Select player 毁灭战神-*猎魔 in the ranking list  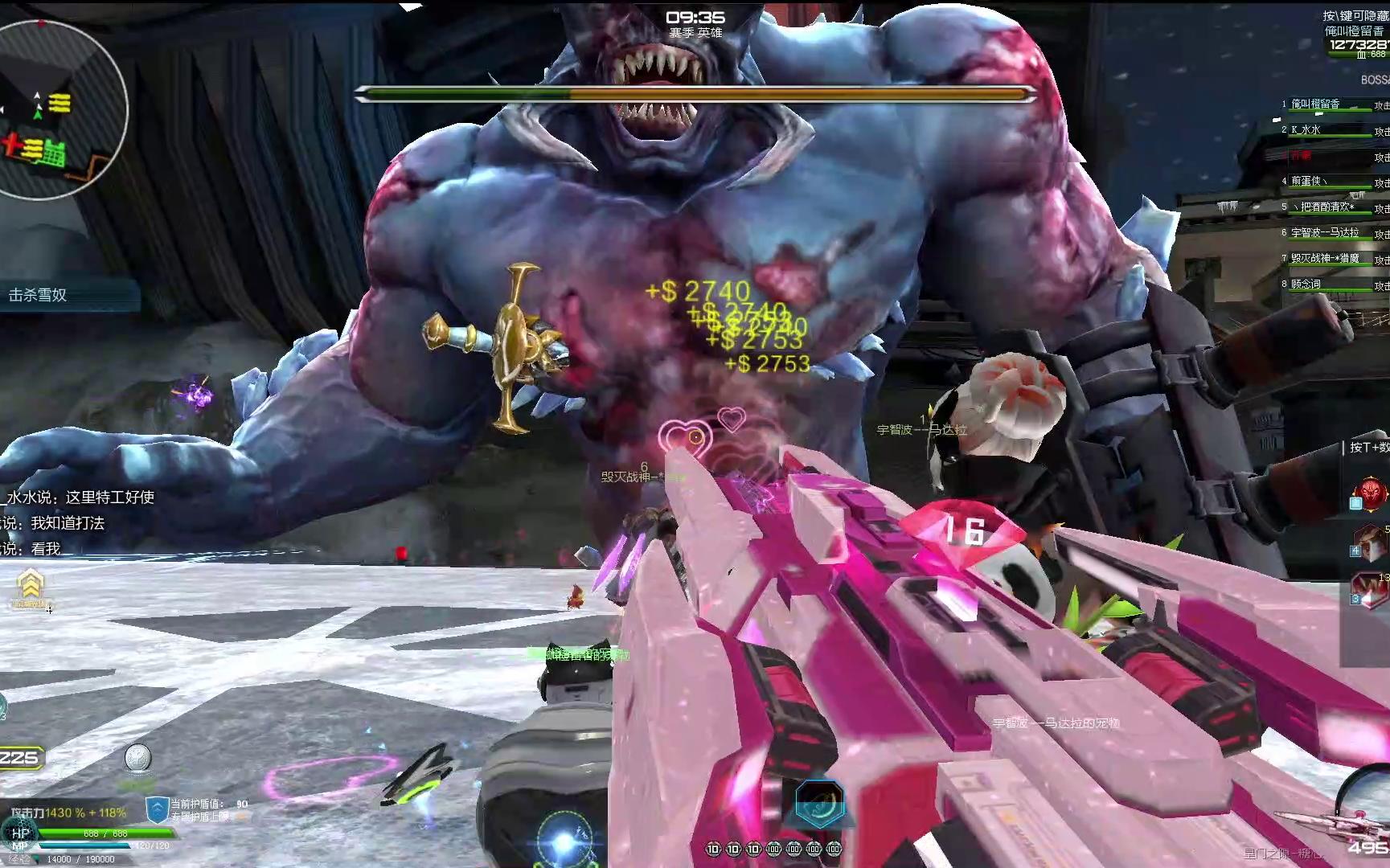click(1326, 258)
